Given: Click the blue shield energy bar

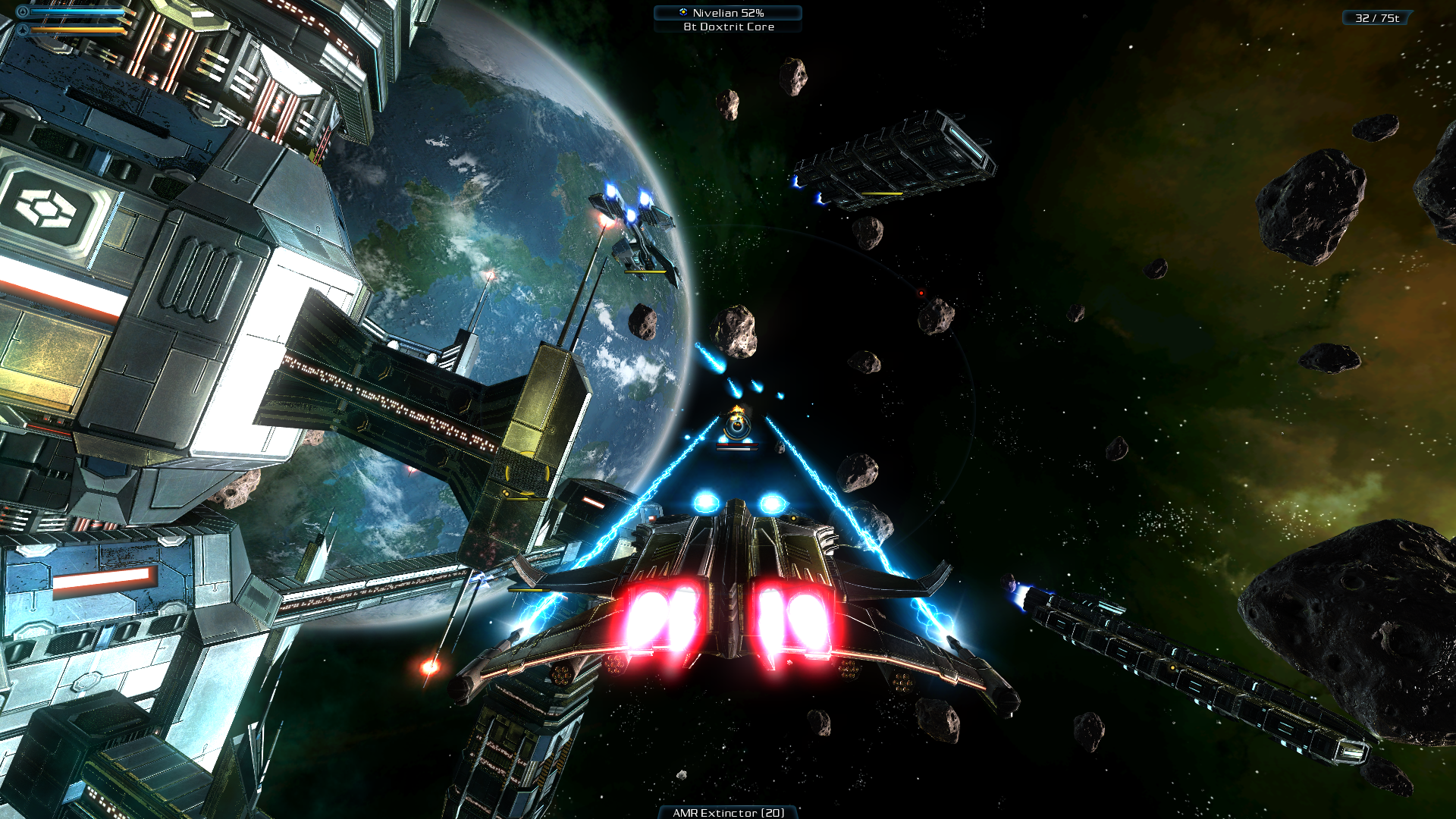Looking at the screenshot, I should pyautogui.click(x=76, y=11).
